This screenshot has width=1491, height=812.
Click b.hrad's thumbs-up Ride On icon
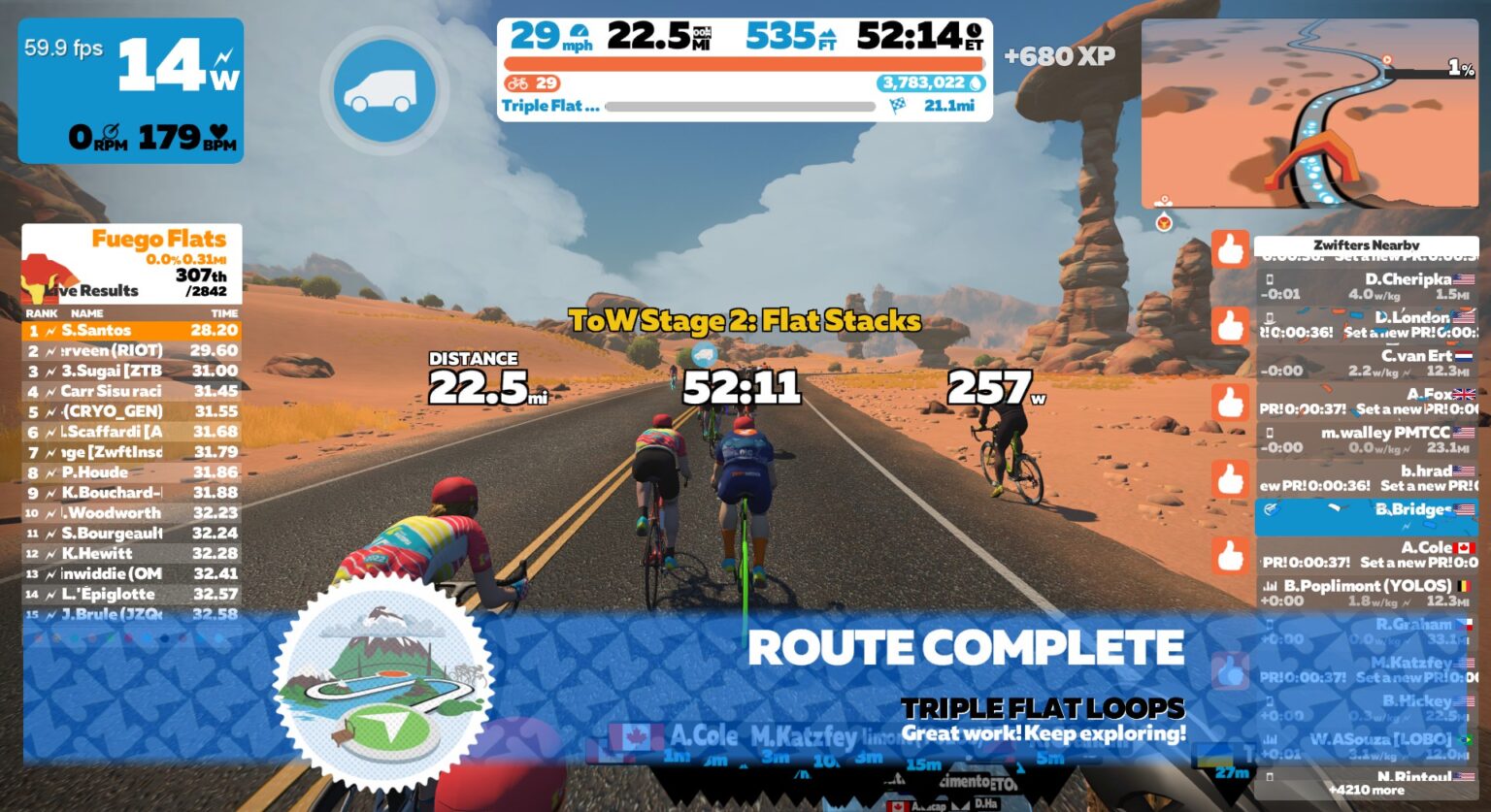[1232, 479]
